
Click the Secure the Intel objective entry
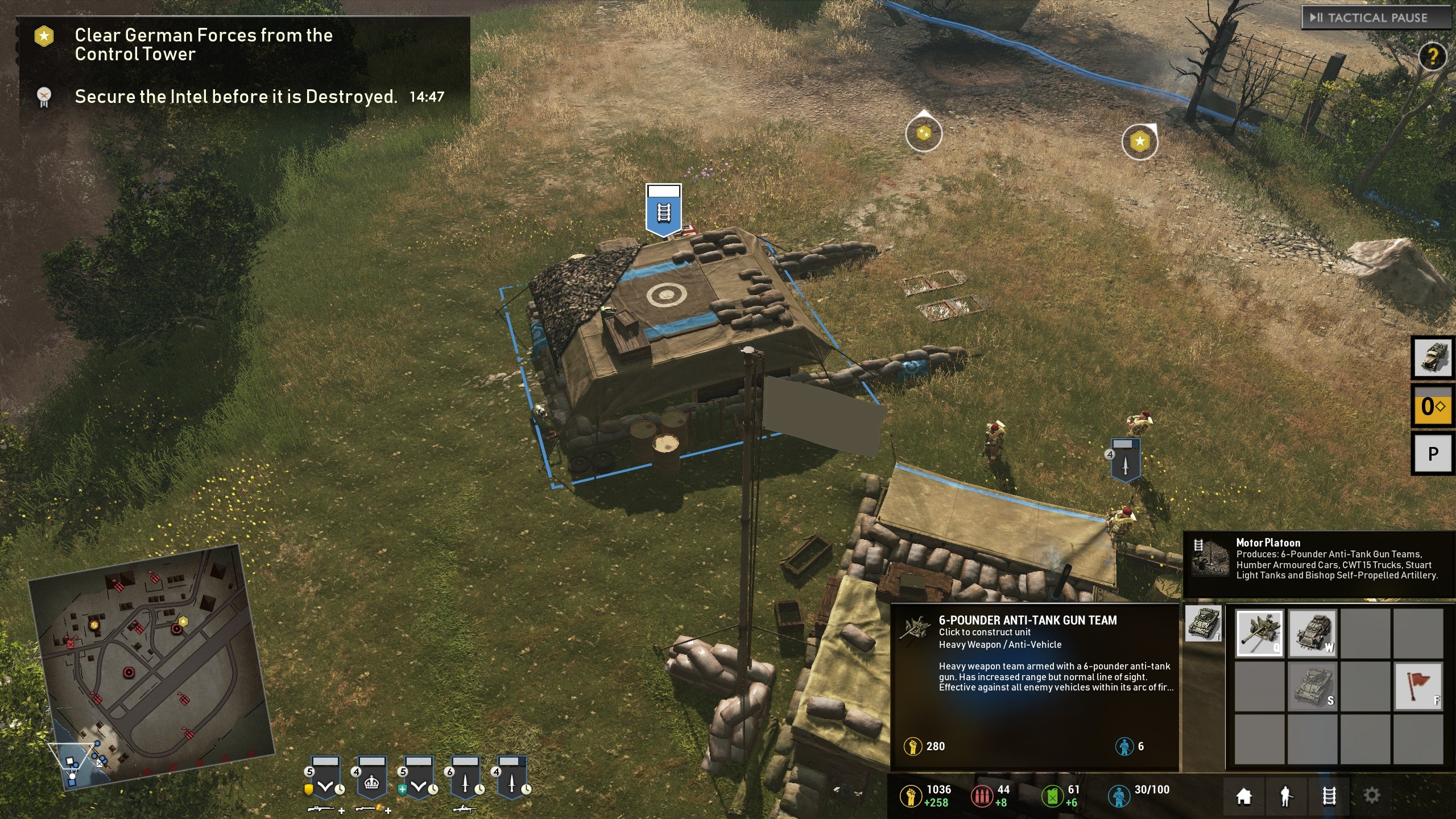[235, 97]
